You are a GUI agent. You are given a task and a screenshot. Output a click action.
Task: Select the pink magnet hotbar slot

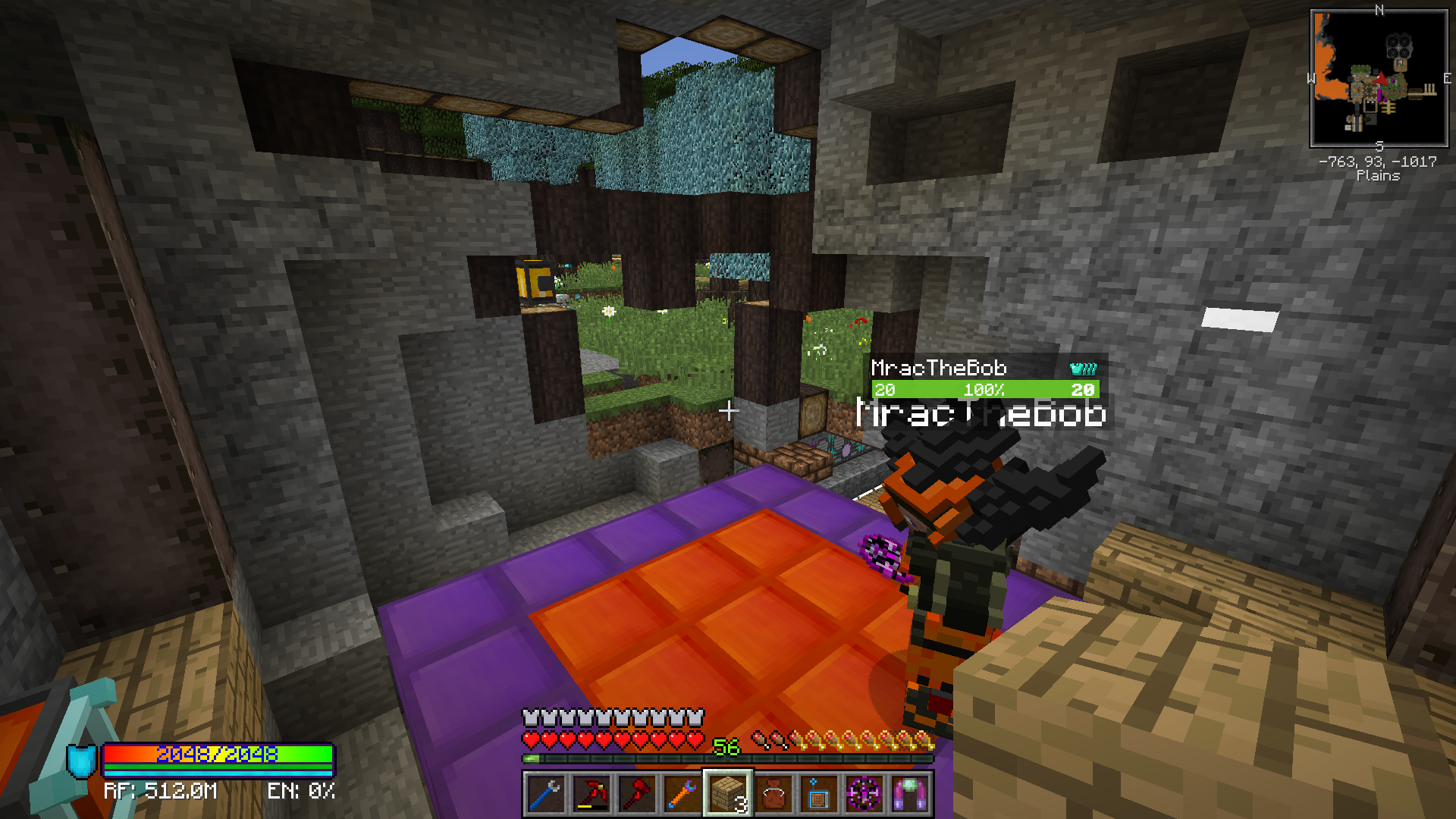point(909,794)
